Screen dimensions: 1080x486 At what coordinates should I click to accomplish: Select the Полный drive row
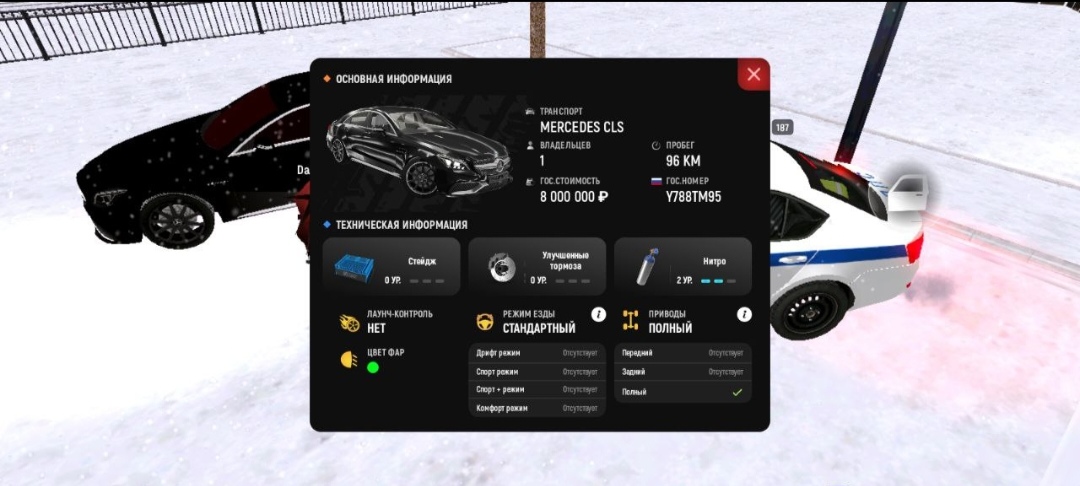point(683,392)
